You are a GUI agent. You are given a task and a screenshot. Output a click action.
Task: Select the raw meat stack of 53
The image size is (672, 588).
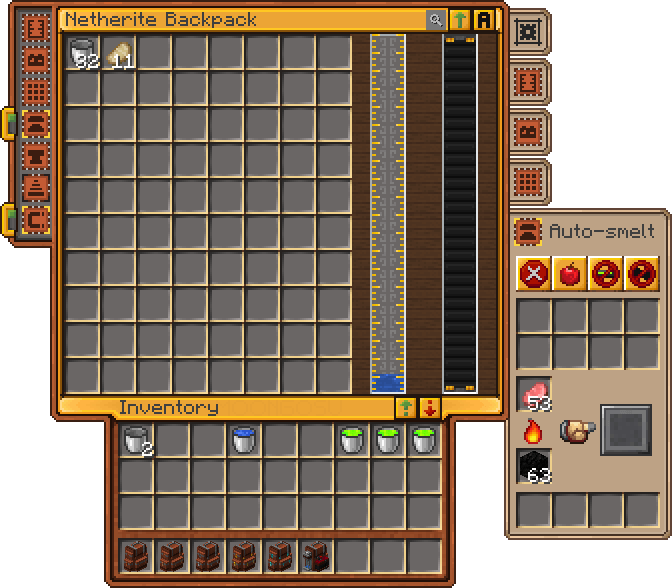click(x=534, y=395)
